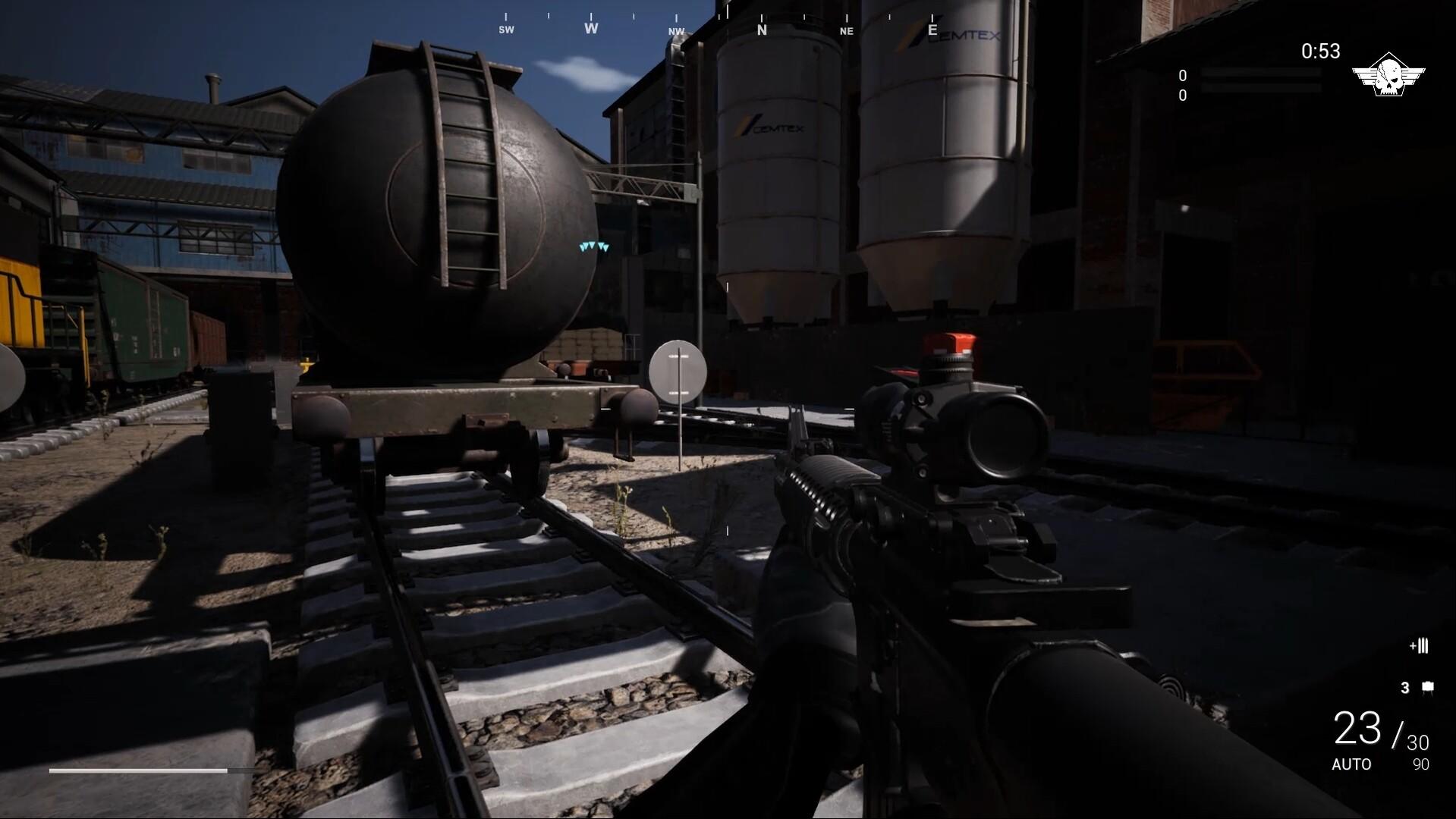Screen dimensions: 1456x819
Task: Click the W compass heading marker
Action: [x=590, y=28]
